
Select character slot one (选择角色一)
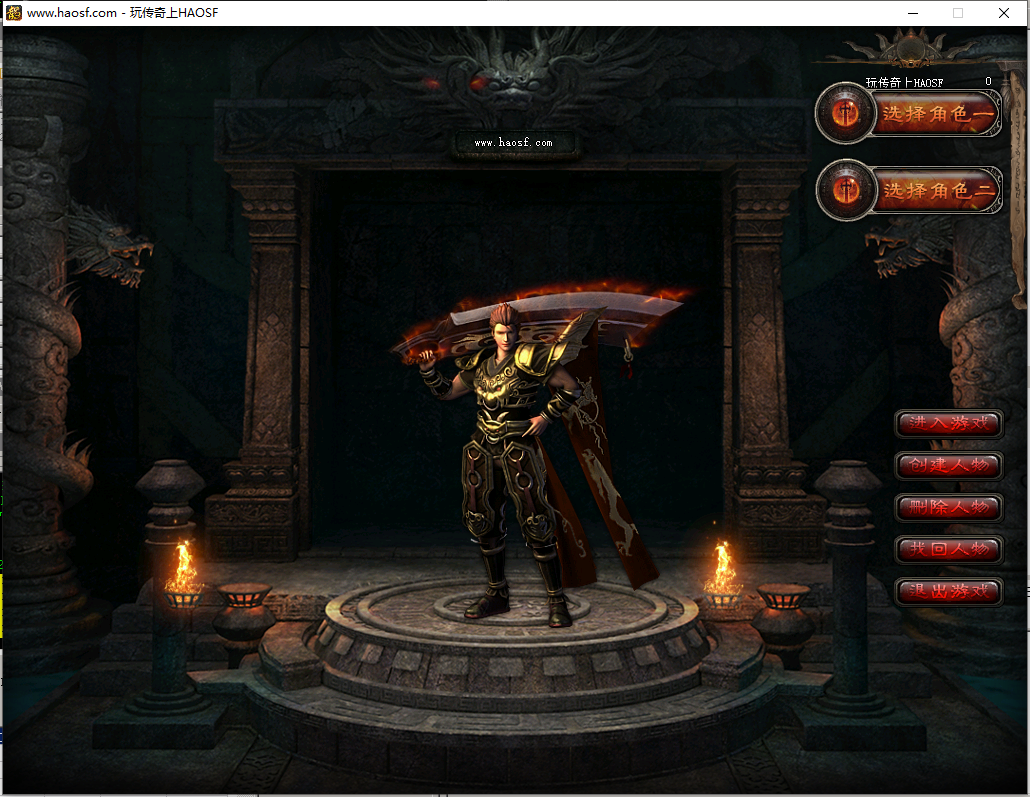[936, 115]
